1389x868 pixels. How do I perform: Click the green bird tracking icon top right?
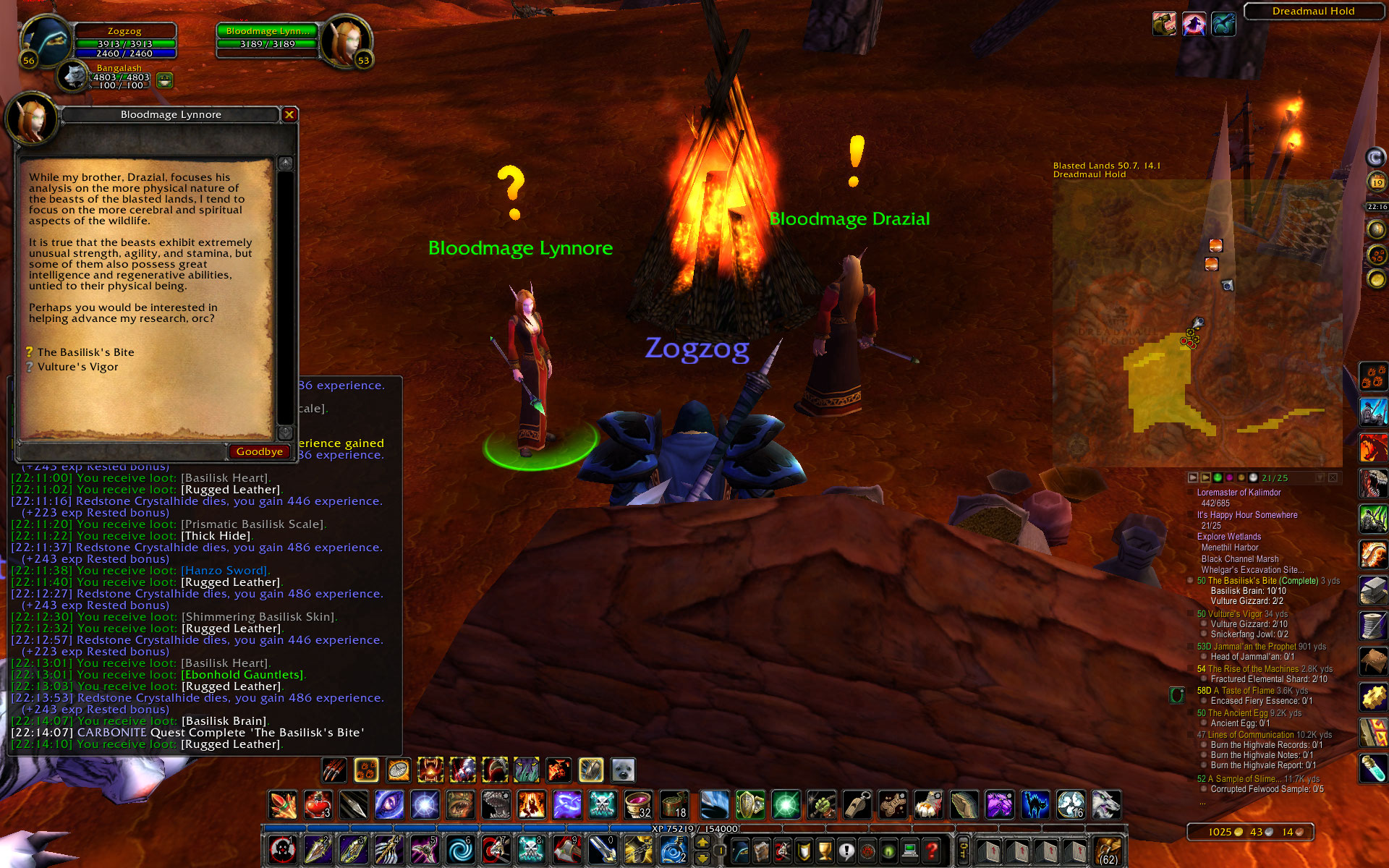(x=1224, y=25)
